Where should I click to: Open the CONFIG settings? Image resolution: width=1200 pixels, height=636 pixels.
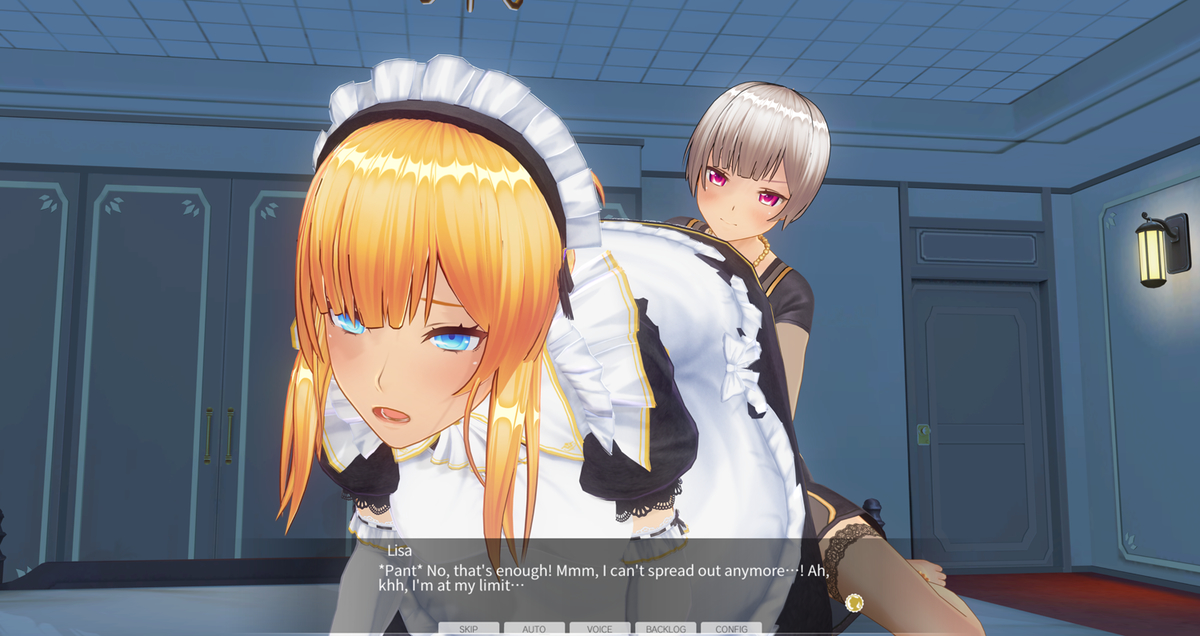point(731,629)
